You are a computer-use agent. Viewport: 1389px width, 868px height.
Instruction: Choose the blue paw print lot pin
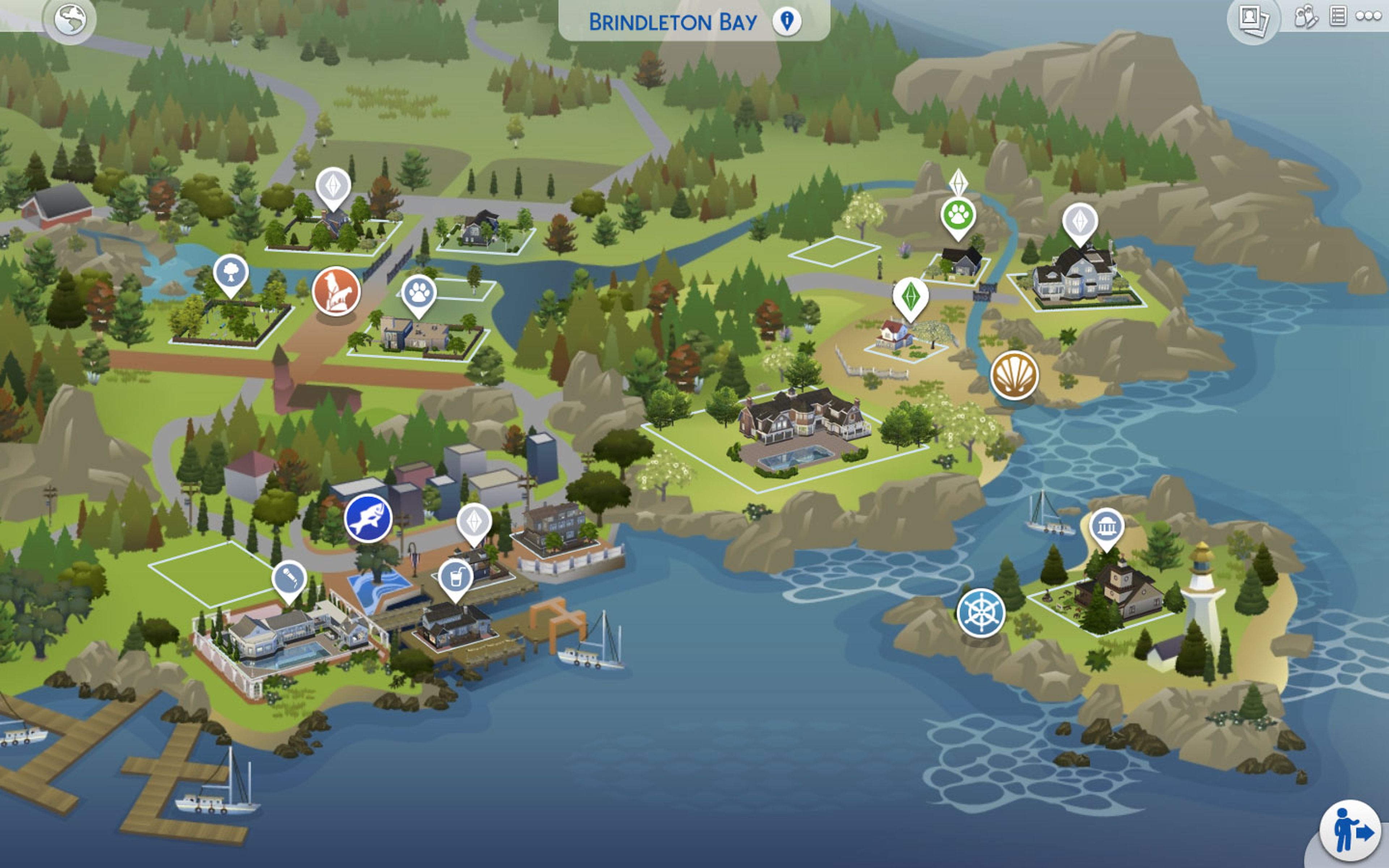(419, 293)
